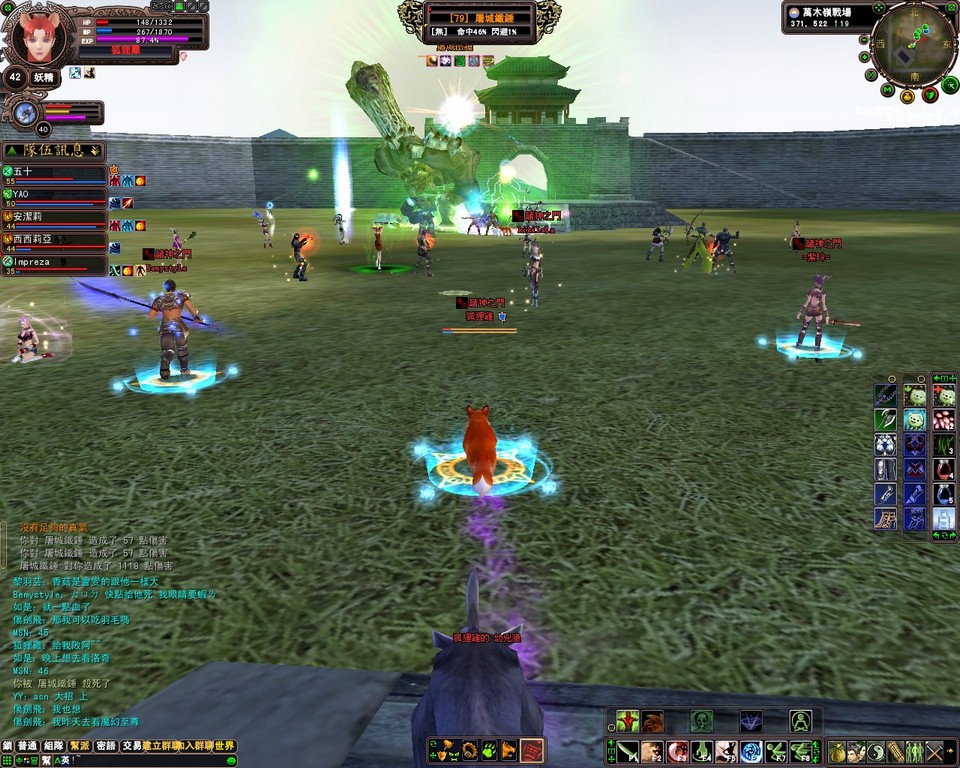
Task: Select the 幫派 chat channel
Action: tap(81, 746)
